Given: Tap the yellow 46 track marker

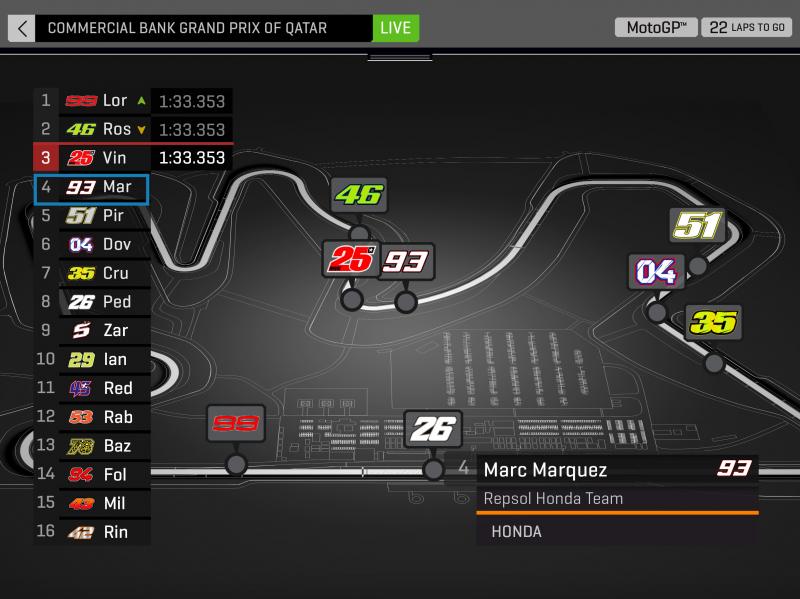Looking at the screenshot, I should tap(358, 196).
